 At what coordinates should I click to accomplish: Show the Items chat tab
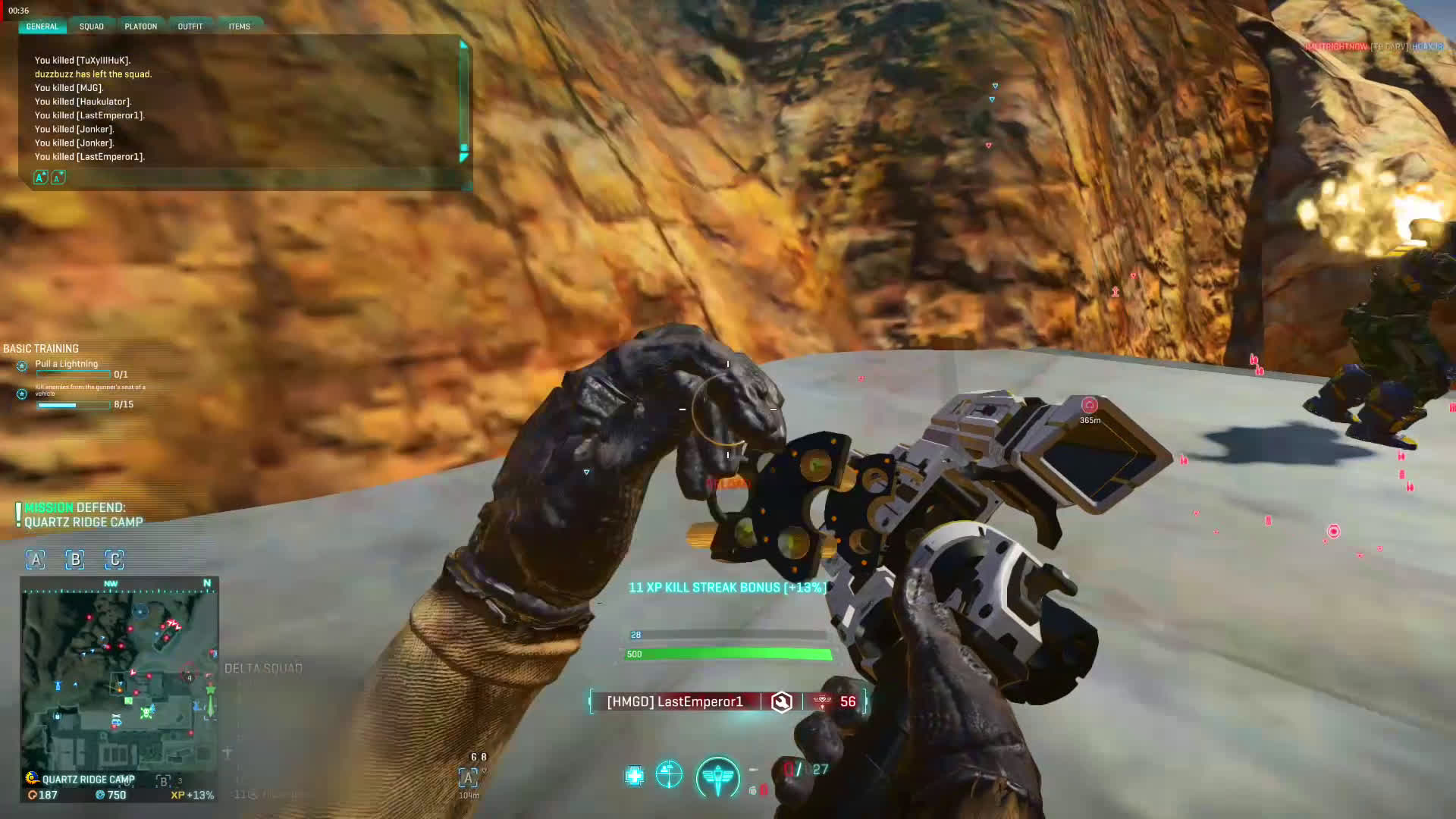[x=239, y=27]
